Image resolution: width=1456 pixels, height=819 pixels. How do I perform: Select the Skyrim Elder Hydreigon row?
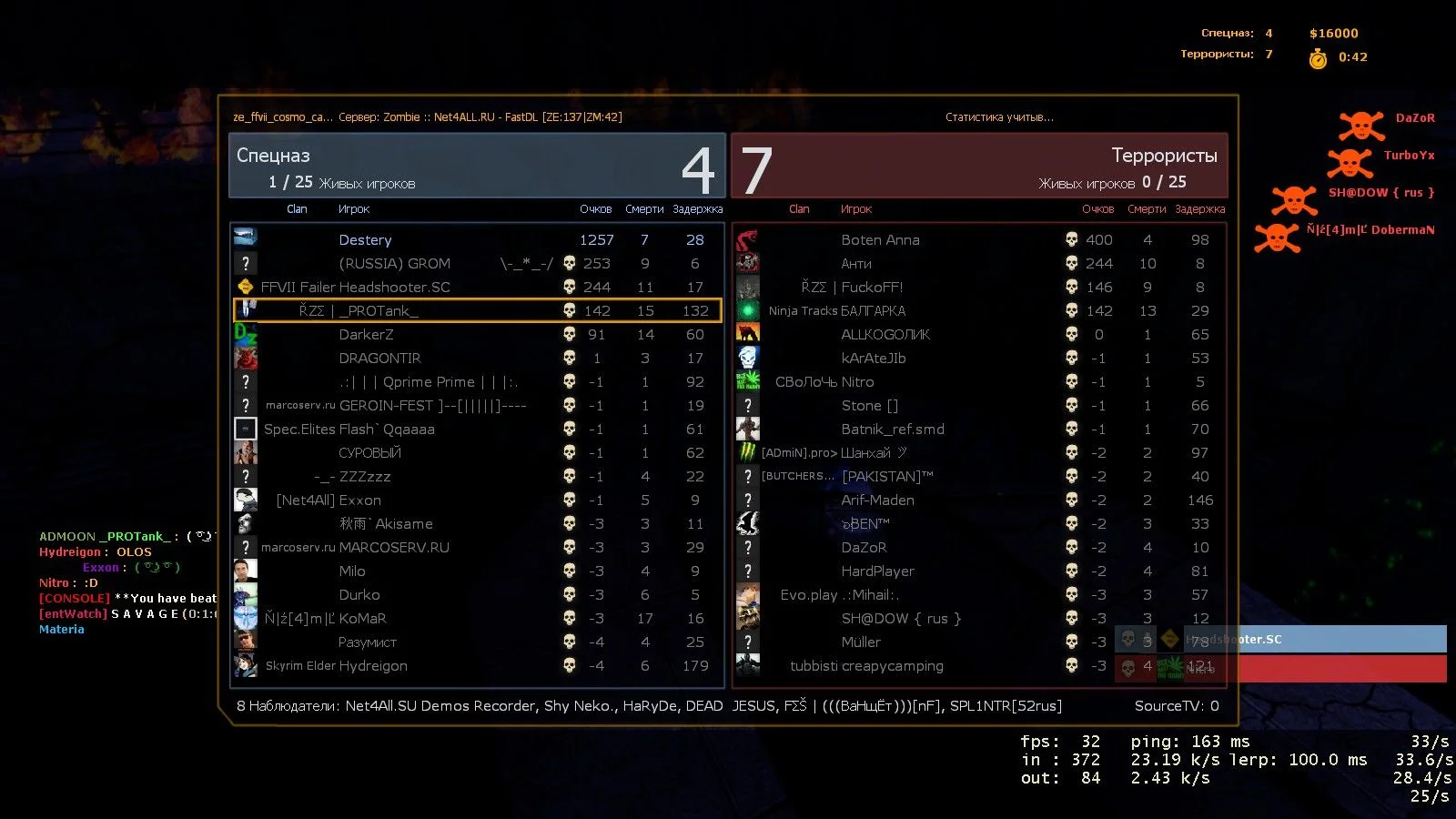[x=477, y=665]
